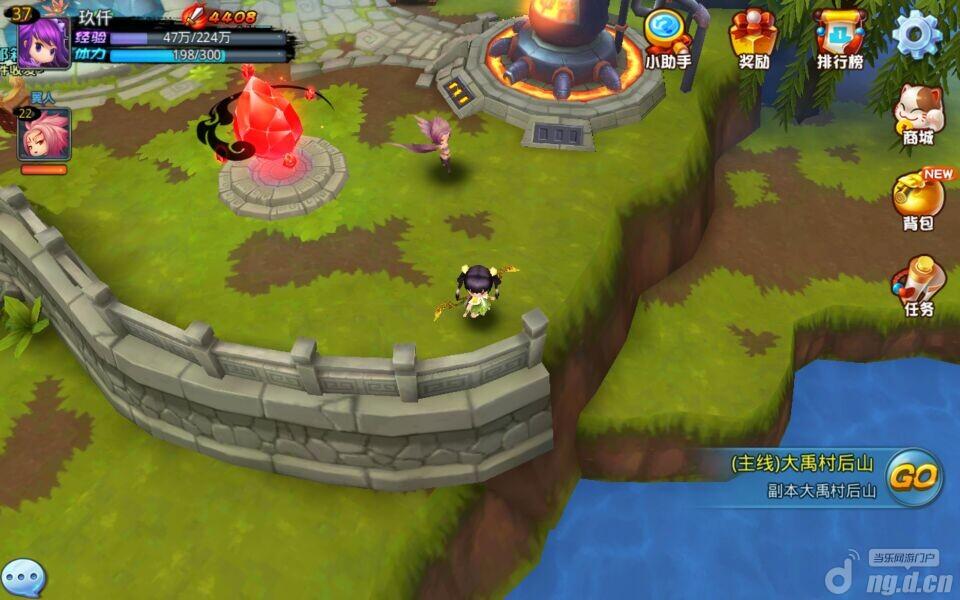The image size is (960, 600).
Task: Tap the yellow GO button
Action: 914,477
